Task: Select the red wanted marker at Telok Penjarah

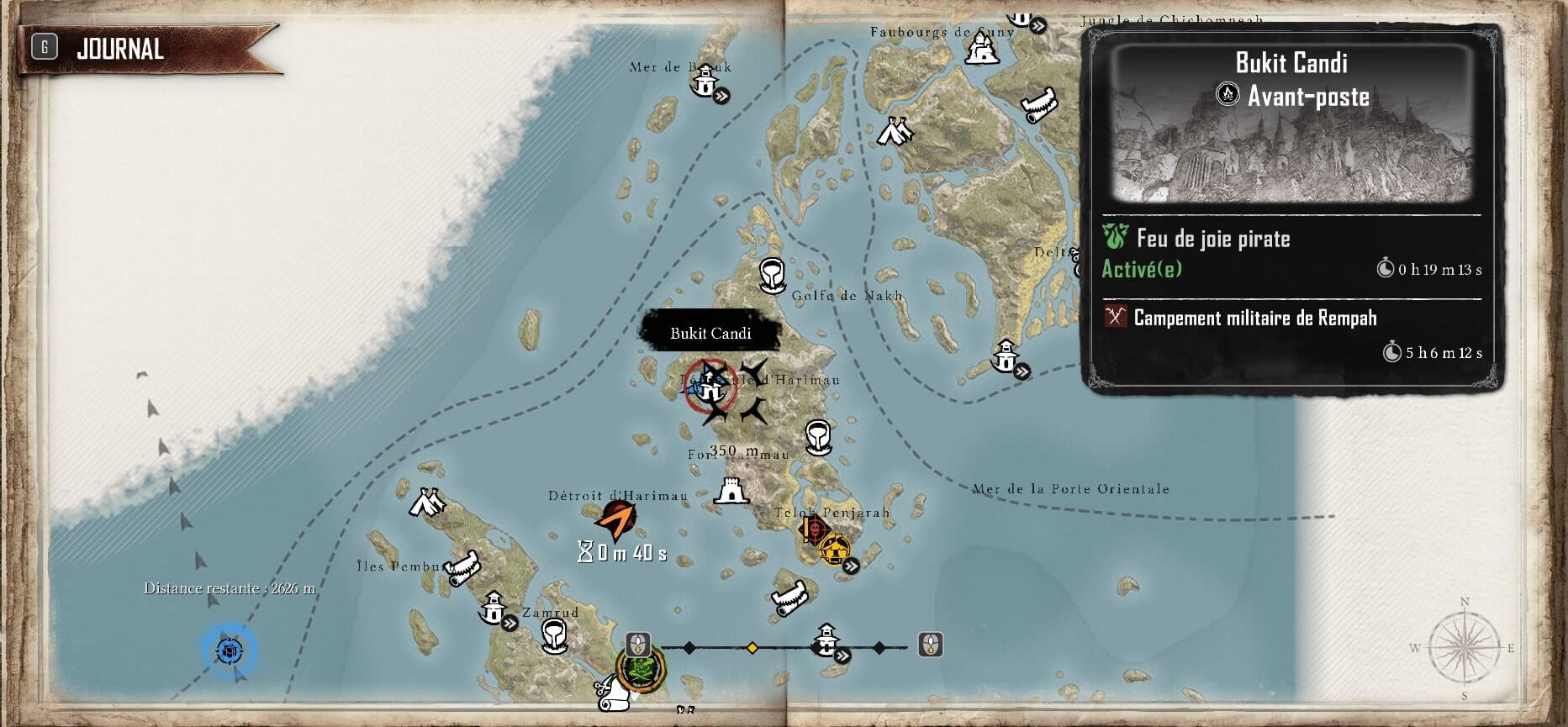Action: [813, 529]
